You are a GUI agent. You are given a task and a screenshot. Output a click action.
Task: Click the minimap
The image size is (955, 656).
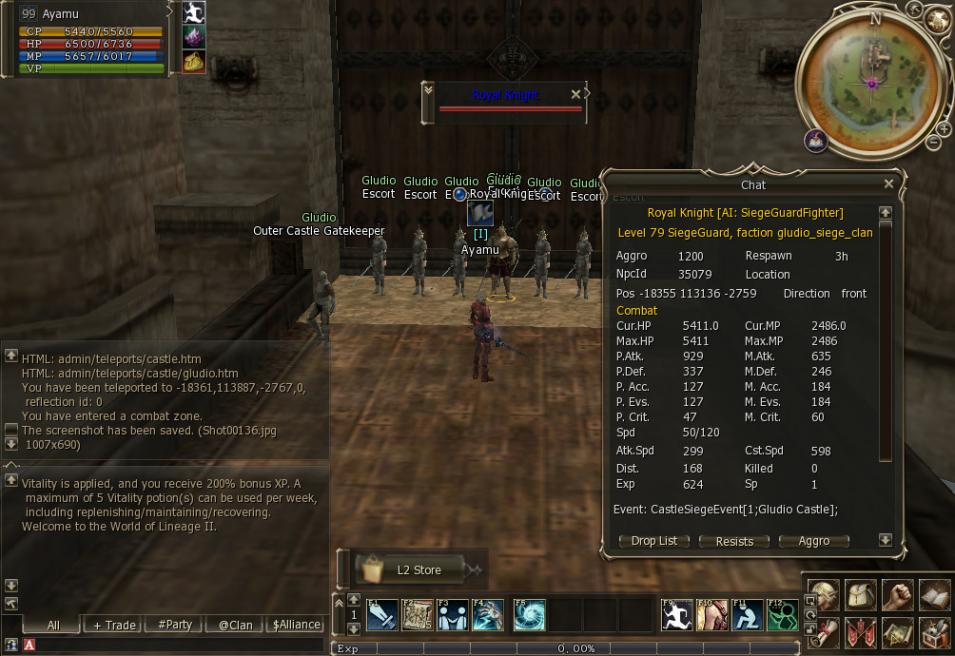pos(872,83)
